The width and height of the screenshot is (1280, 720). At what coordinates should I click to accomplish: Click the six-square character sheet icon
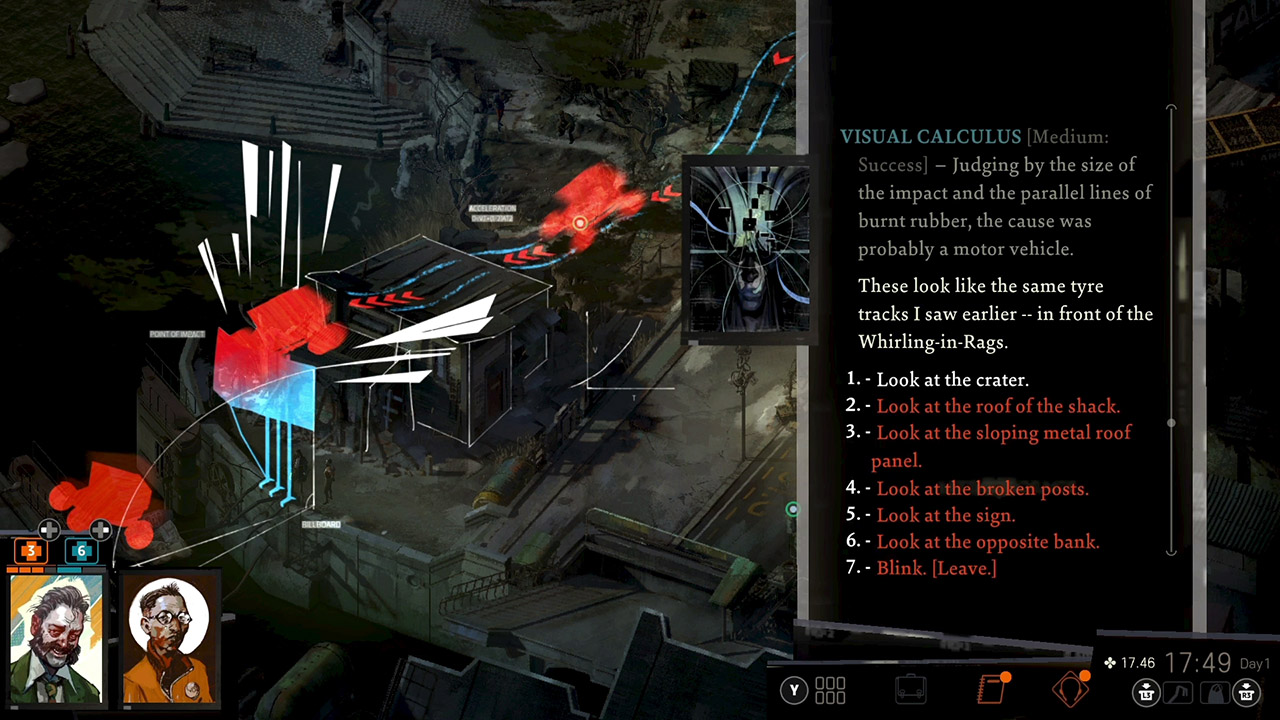click(x=830, y=690)
